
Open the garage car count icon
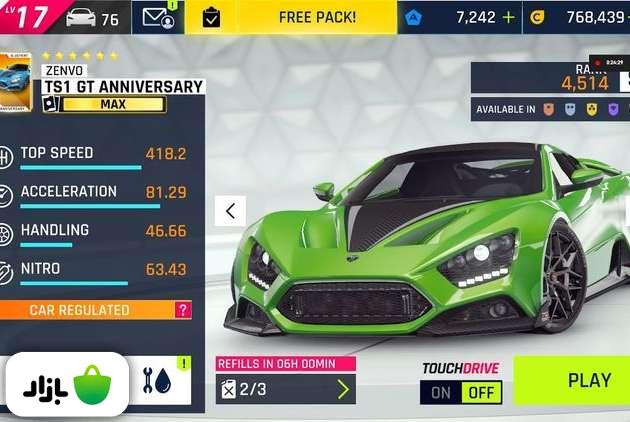tap(92, 17)
